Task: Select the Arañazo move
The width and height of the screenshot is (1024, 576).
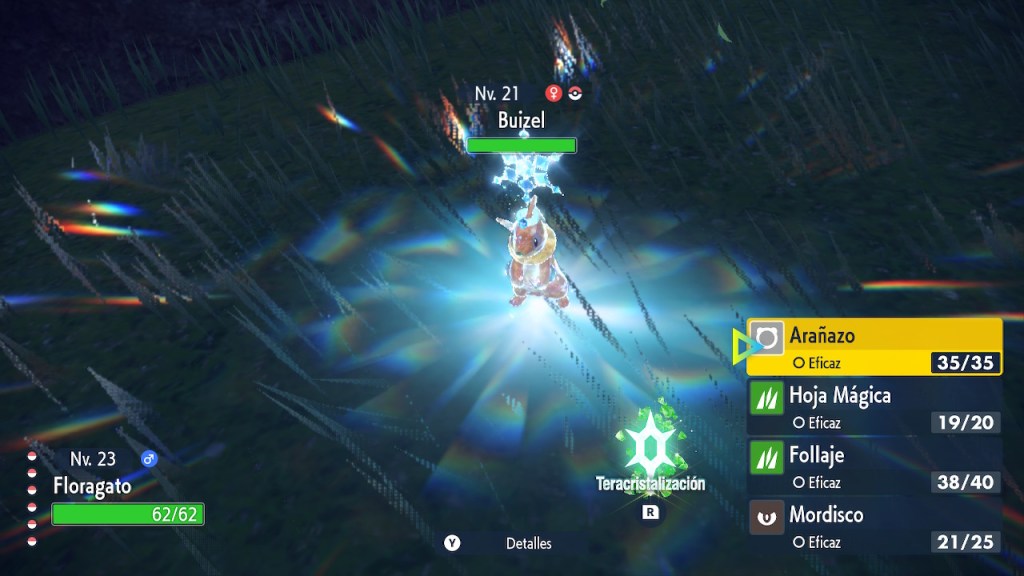Action: (874, 347)
